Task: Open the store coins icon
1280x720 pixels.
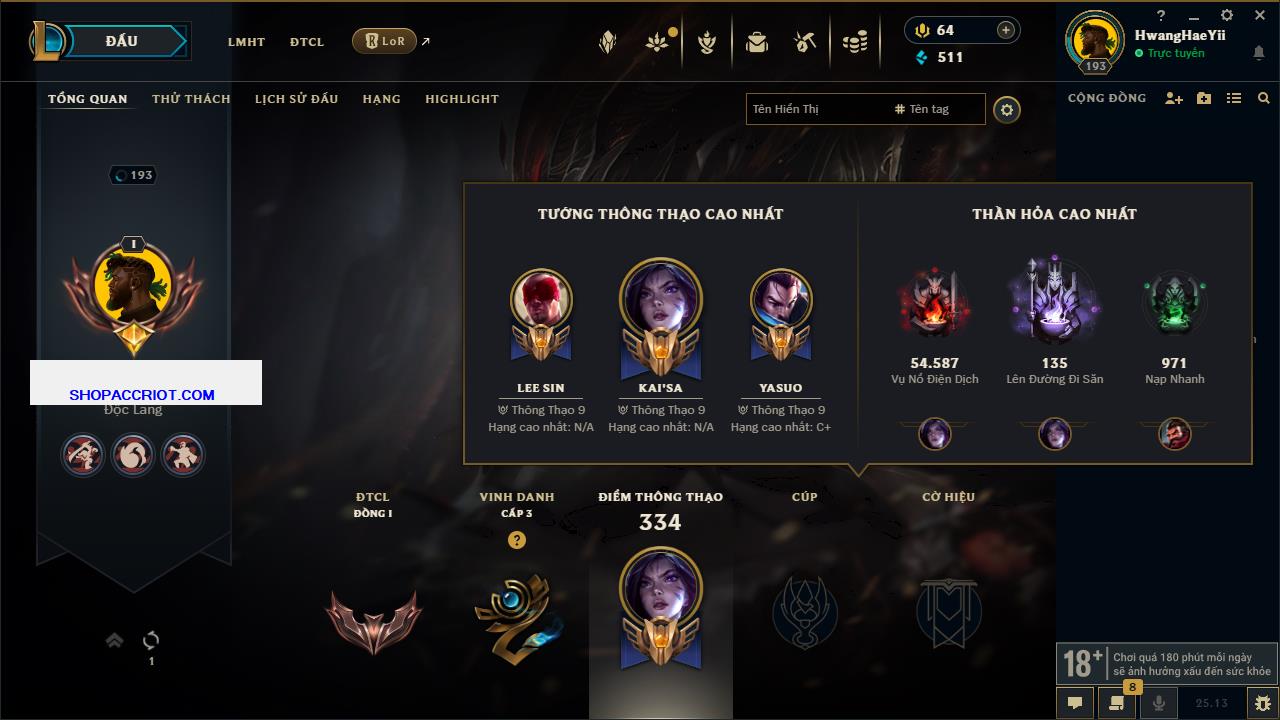Action: pyautogui.click(x=854, y=42)
